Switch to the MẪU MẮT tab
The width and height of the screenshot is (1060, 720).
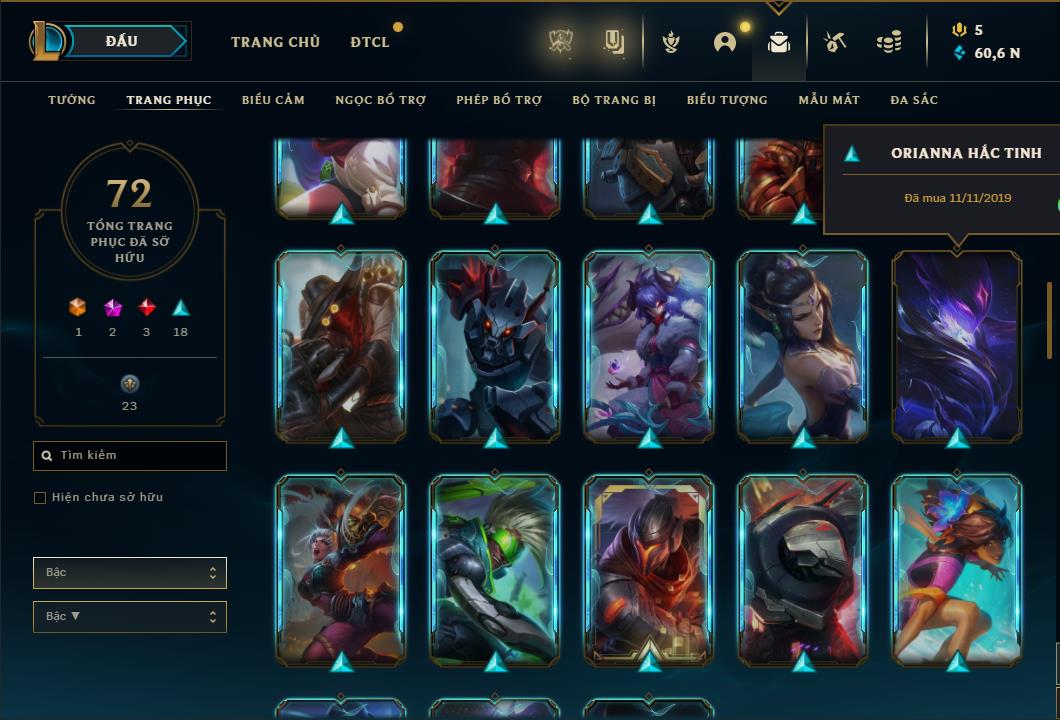(x=829, y=100)
